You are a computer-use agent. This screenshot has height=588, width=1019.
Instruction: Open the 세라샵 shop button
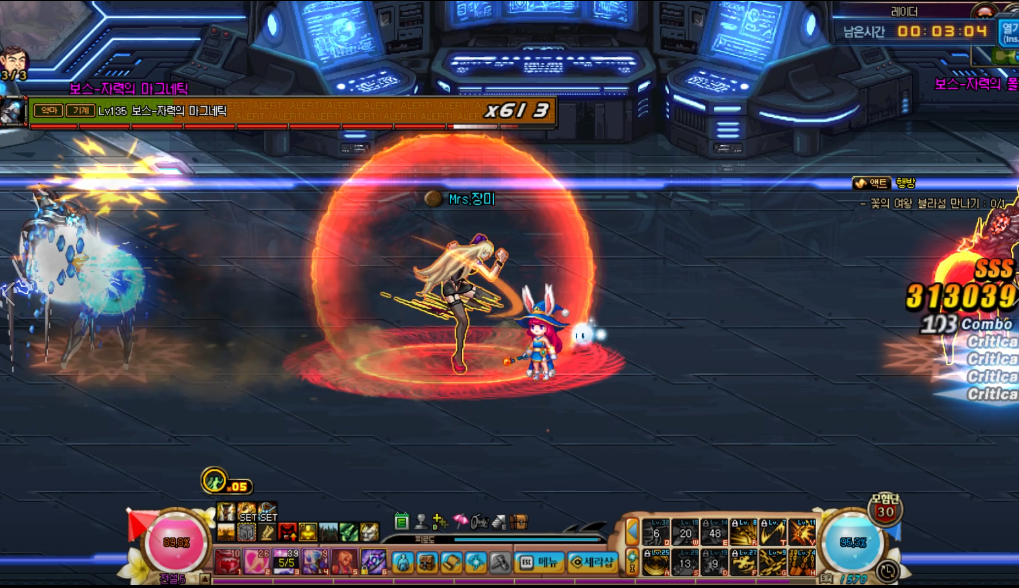pyautogui.click(x=592, y=563)
